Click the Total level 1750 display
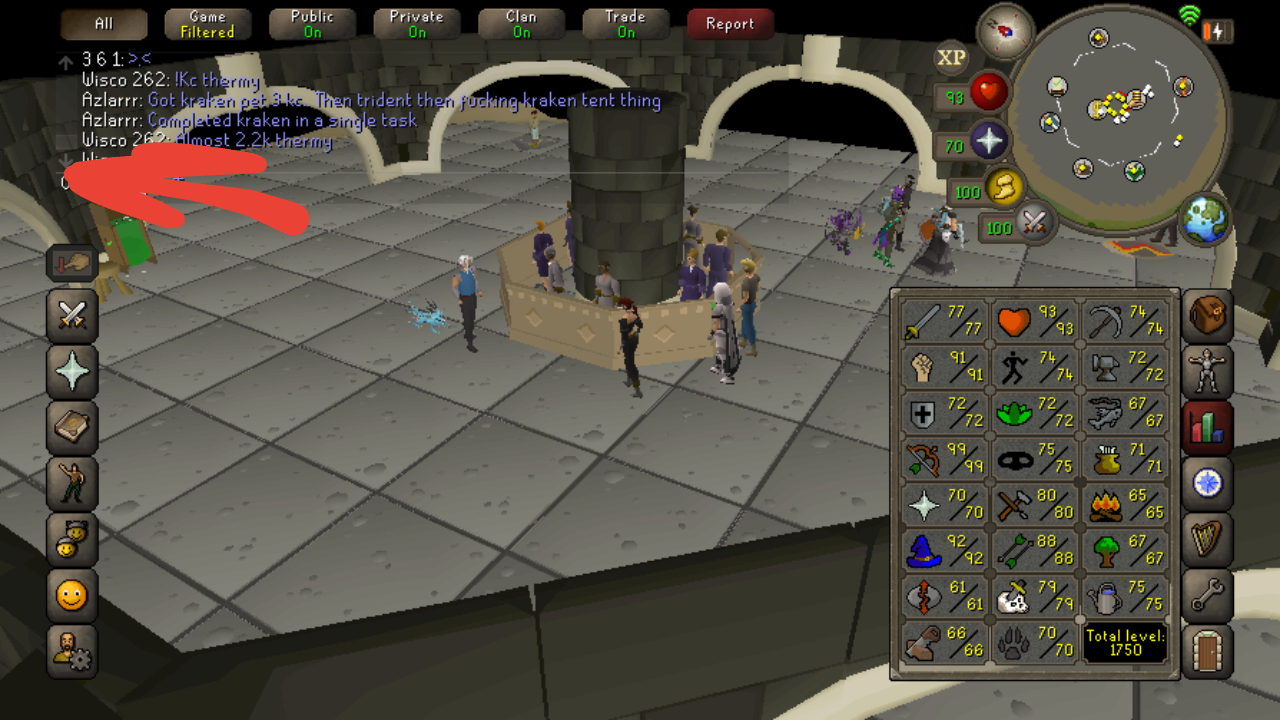1280x720 pixels. coord(1124,641)
